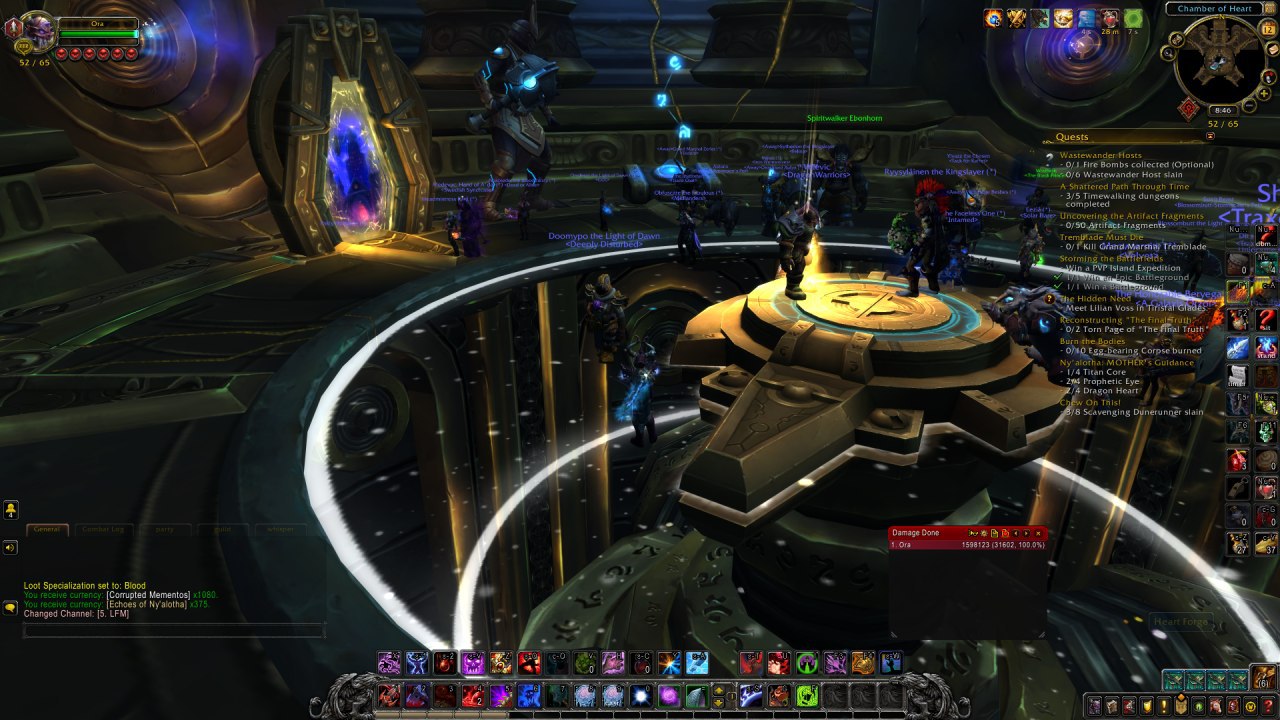The width and height of the screenshot is (1280, 720).
Task: Click the well-fed food buff icon
Action: (x=1063, y=18)
